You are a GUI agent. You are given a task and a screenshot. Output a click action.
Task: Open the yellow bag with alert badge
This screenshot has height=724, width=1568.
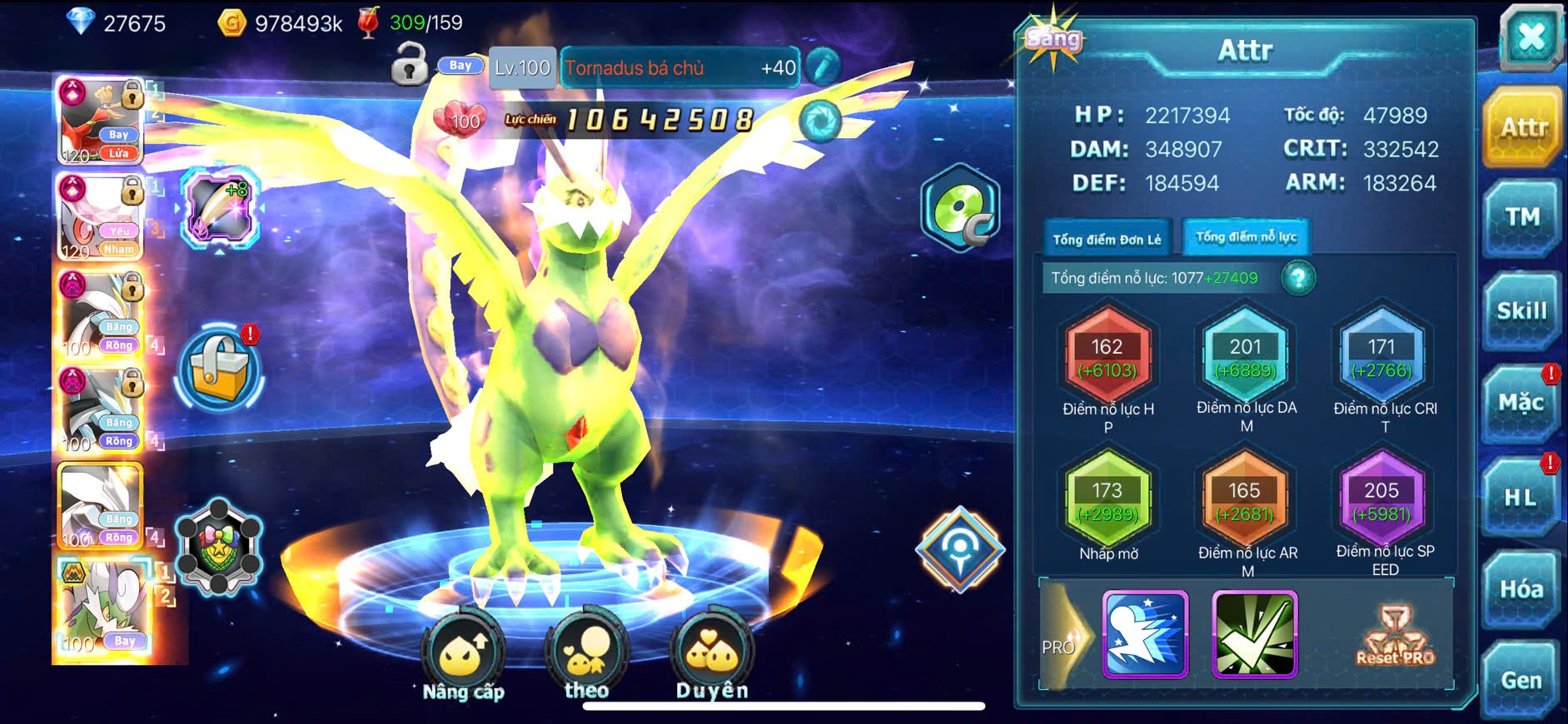coord(219,370)
